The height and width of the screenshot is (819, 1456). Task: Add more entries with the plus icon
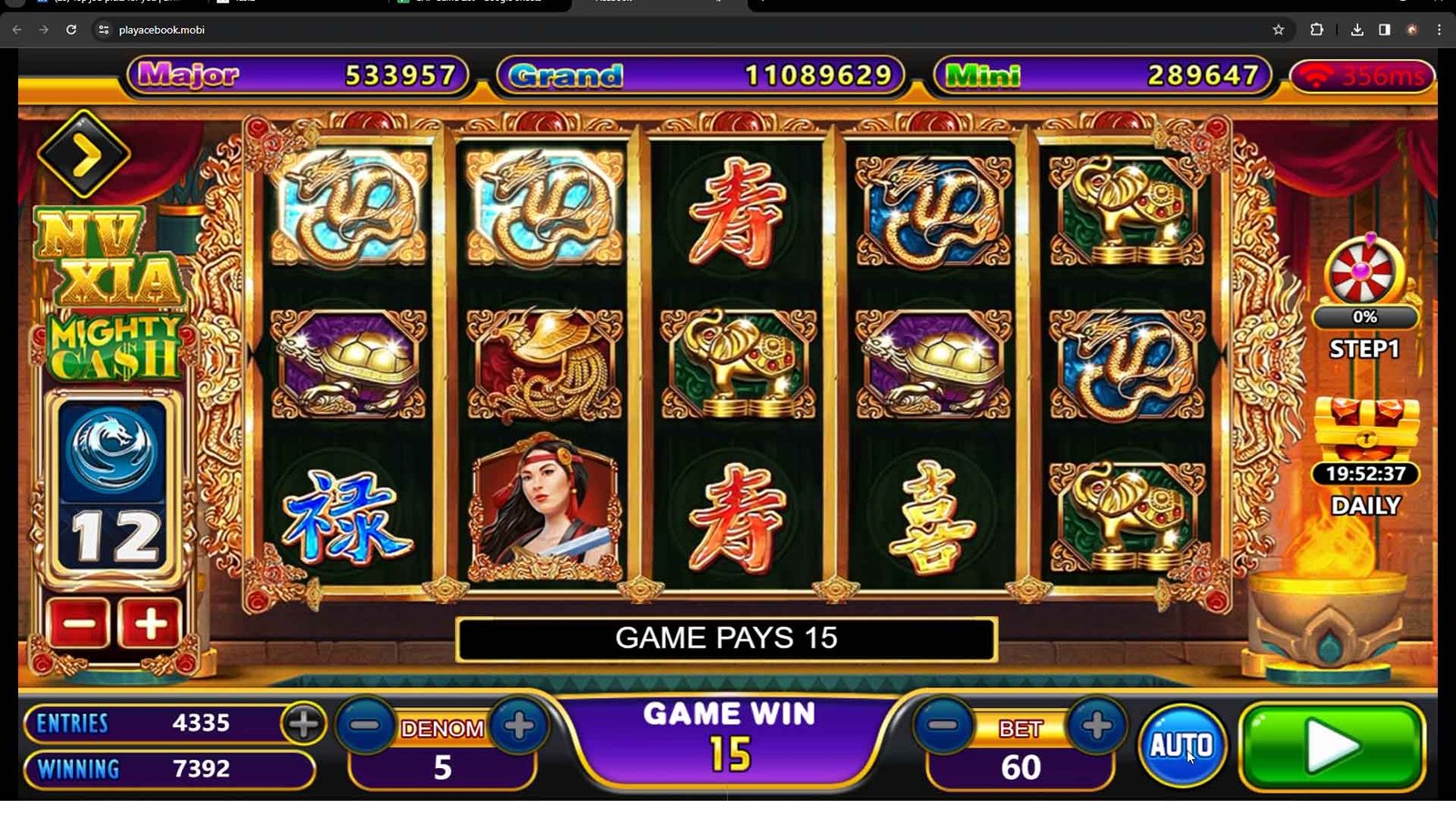tap(303, 723)
